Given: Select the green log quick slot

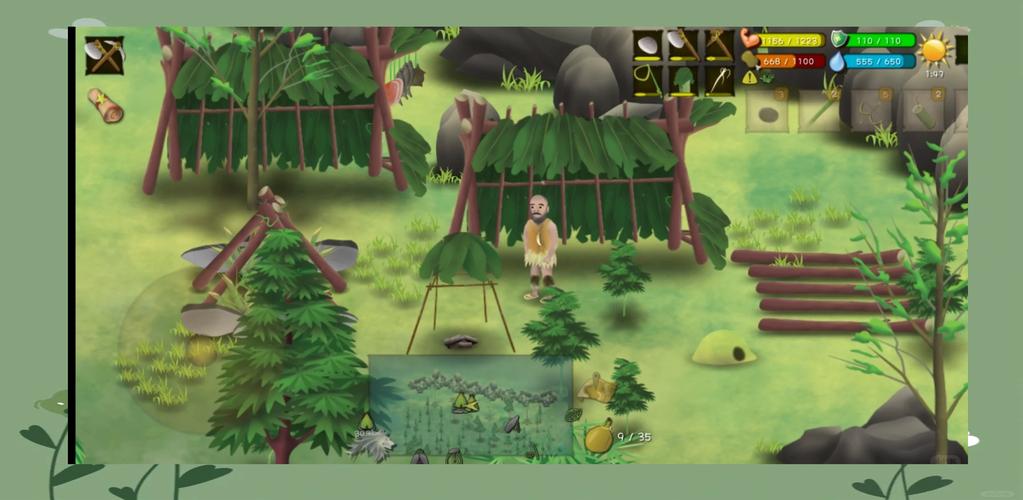Looking at the screenshot, I should pos(923,112).
